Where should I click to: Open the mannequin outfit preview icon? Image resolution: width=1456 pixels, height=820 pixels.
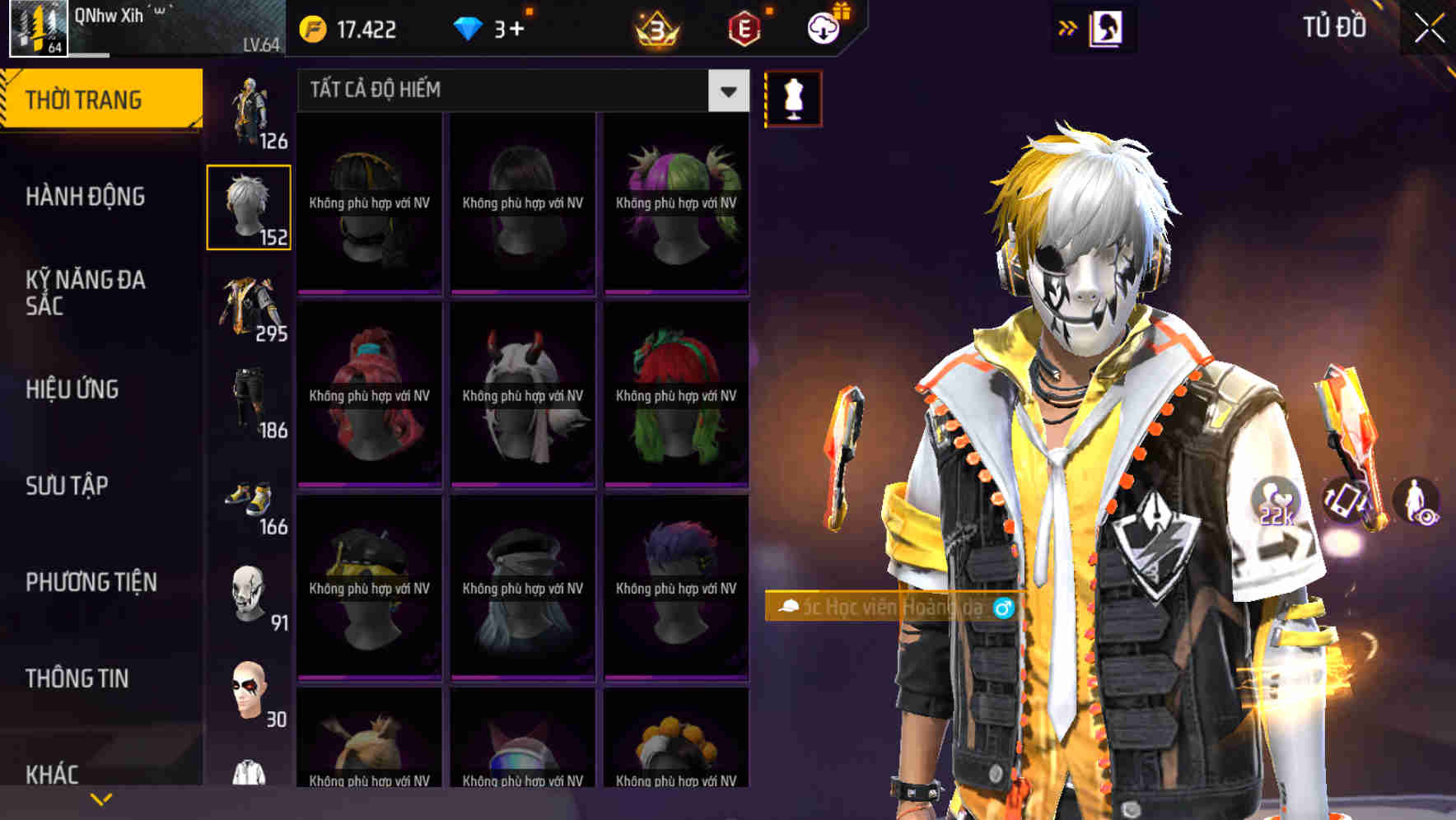pos(792,98)
